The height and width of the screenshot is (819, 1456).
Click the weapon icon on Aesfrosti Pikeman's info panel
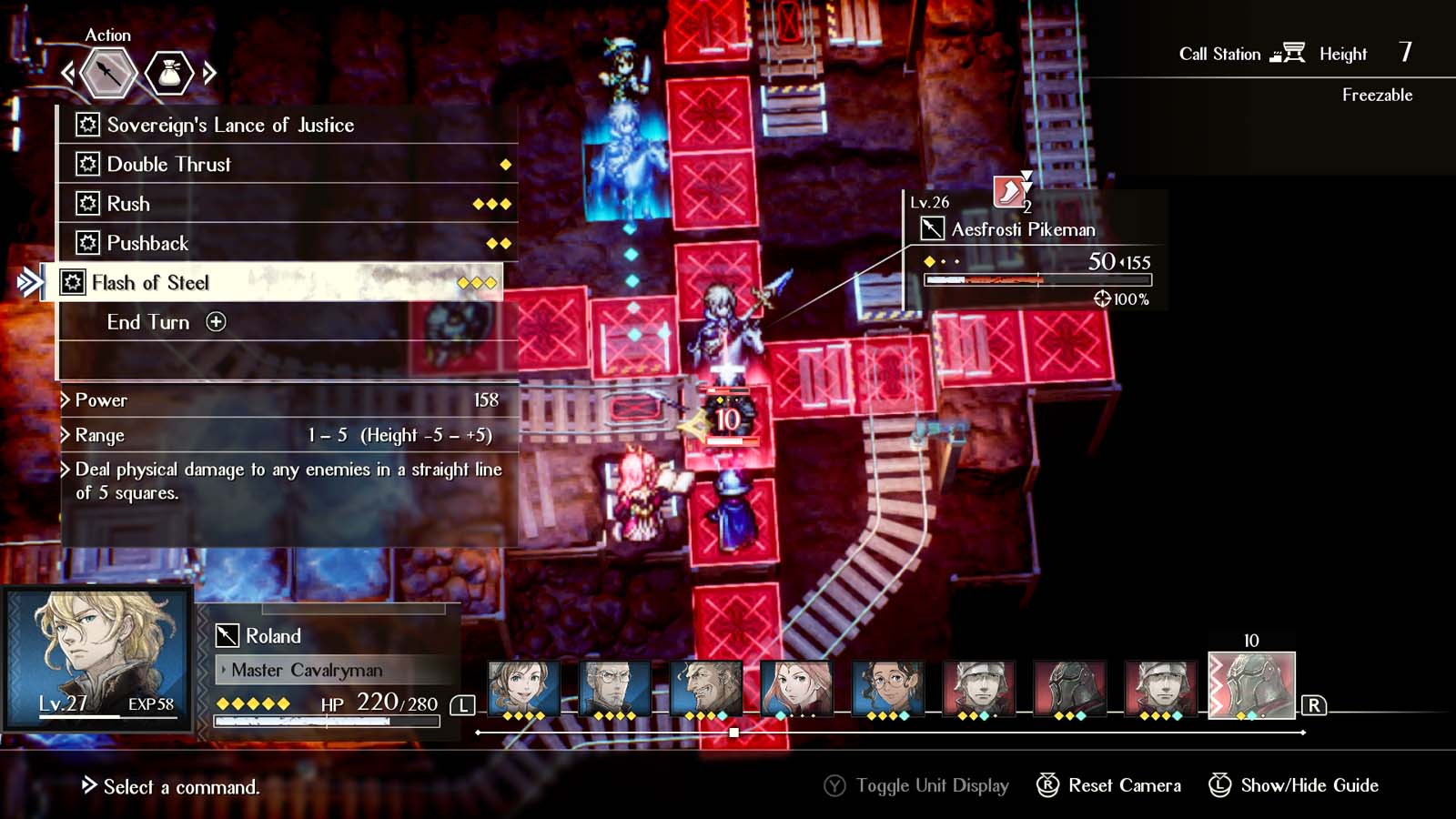pyautogui.click(x=933, y=229)
